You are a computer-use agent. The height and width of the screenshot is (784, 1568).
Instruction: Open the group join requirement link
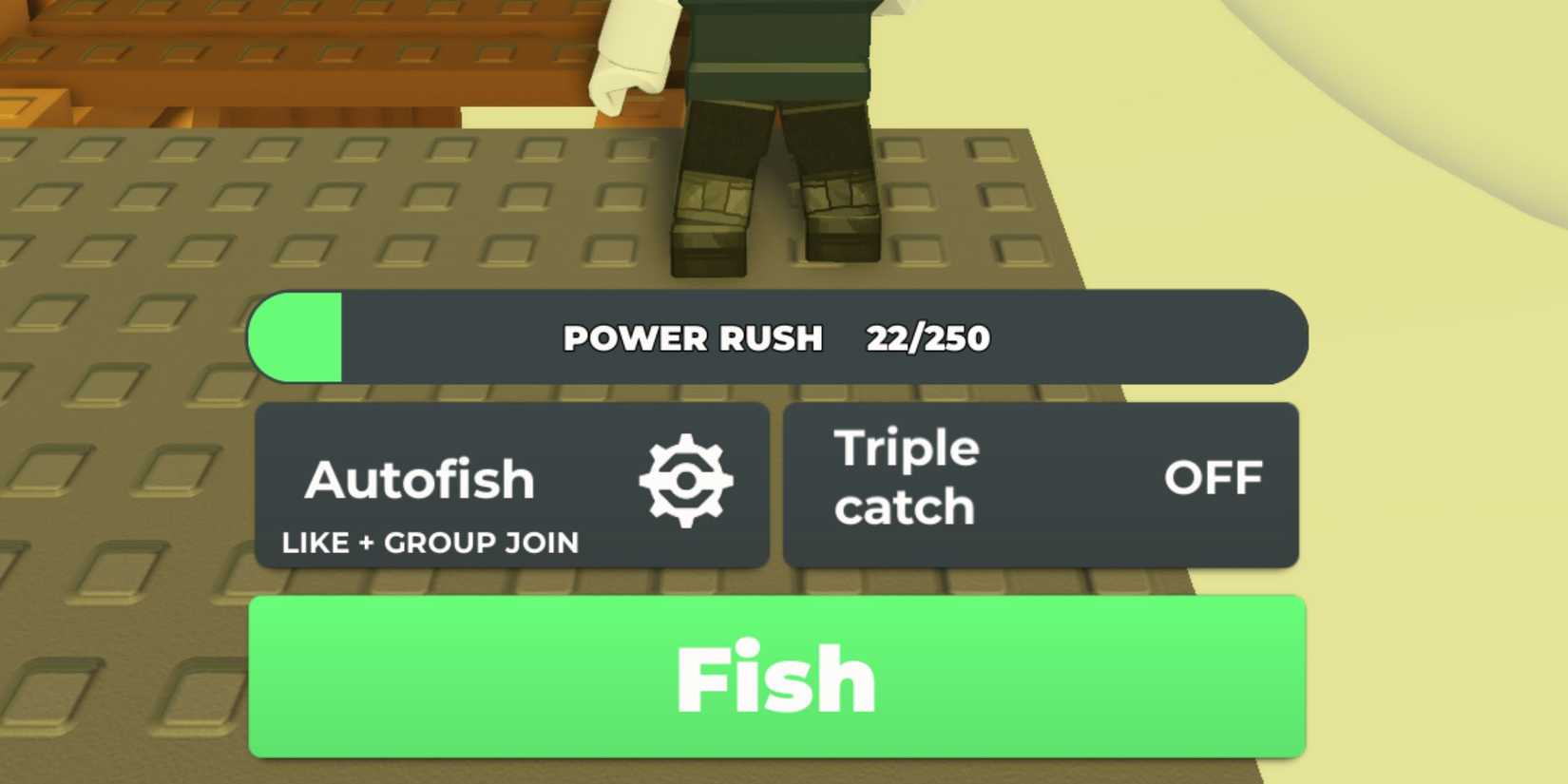(428, 542)
